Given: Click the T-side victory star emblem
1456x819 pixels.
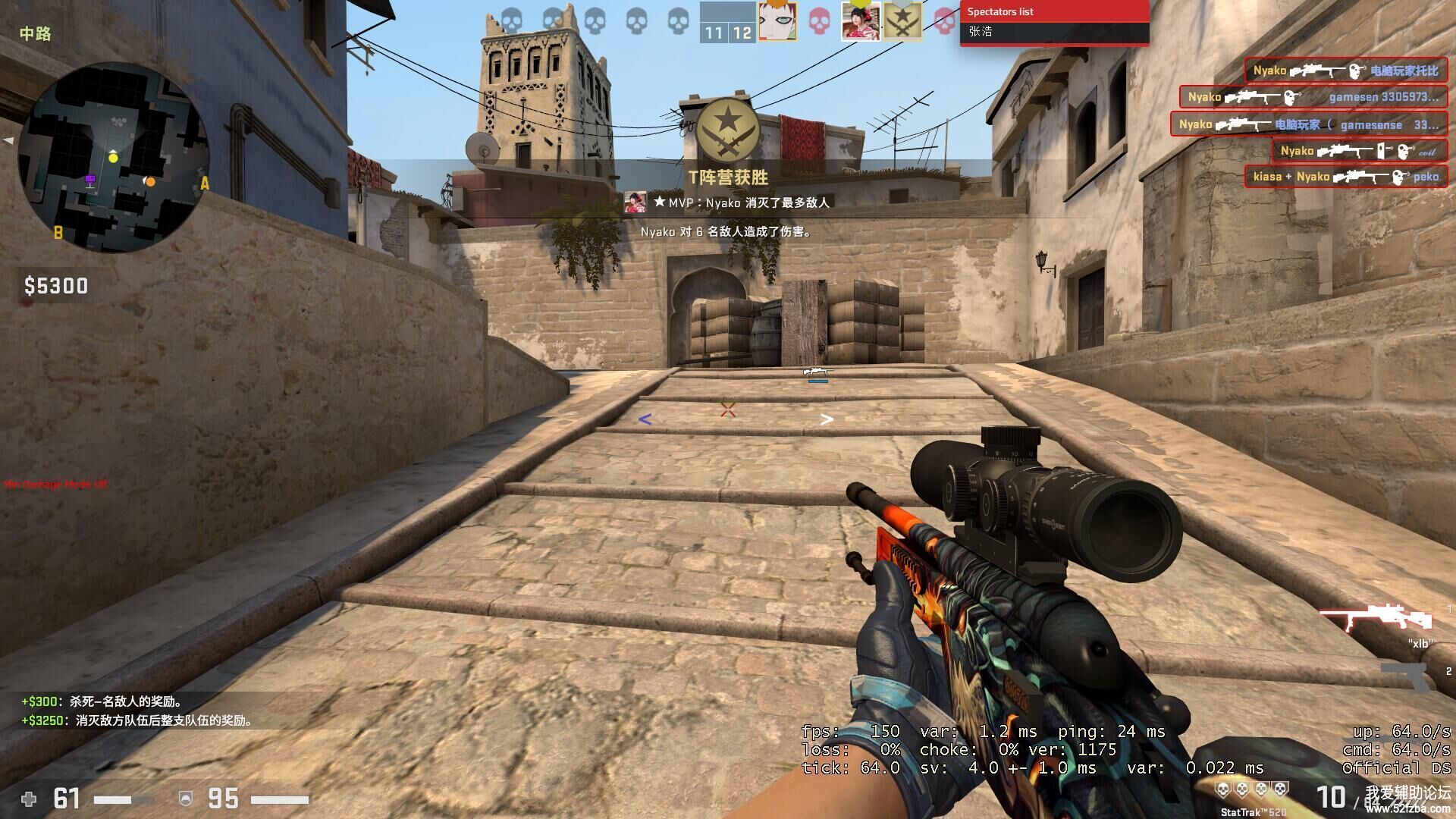Looking at the screenshot, I should (x=728, y=129).
